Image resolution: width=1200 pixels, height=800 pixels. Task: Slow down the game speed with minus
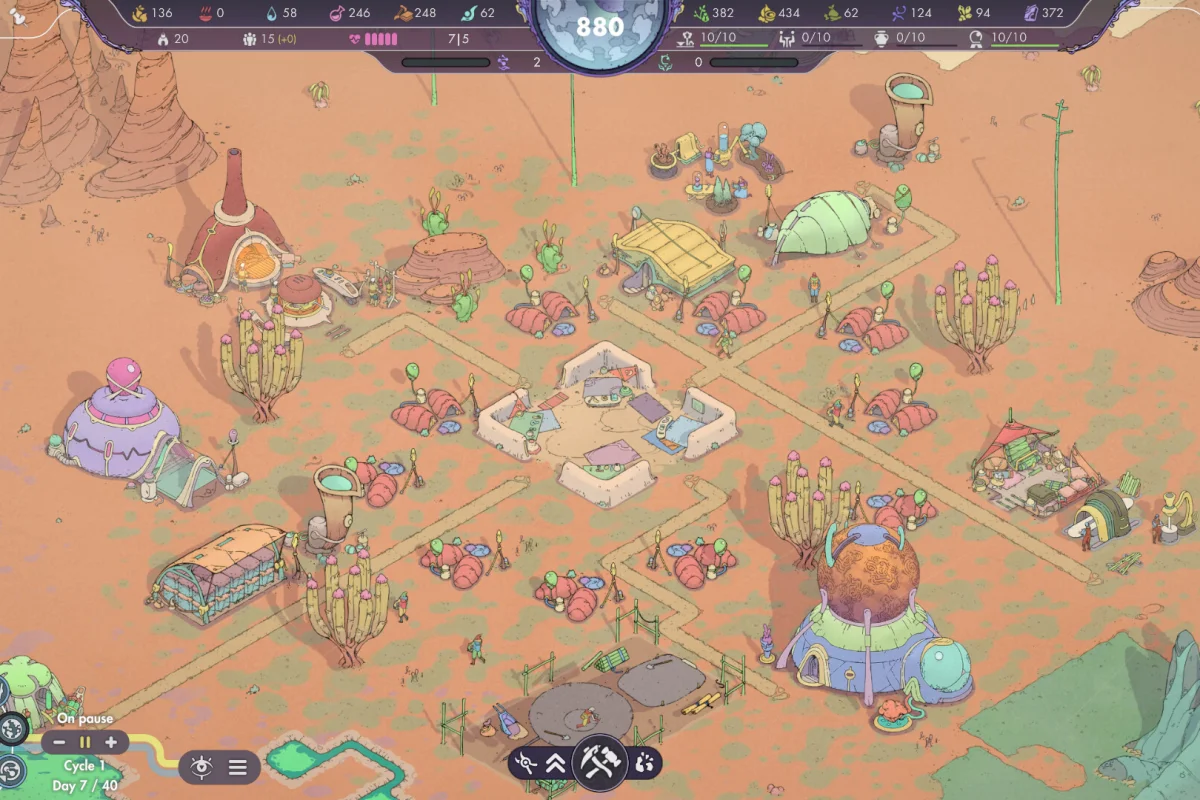(x=60, y=743)
